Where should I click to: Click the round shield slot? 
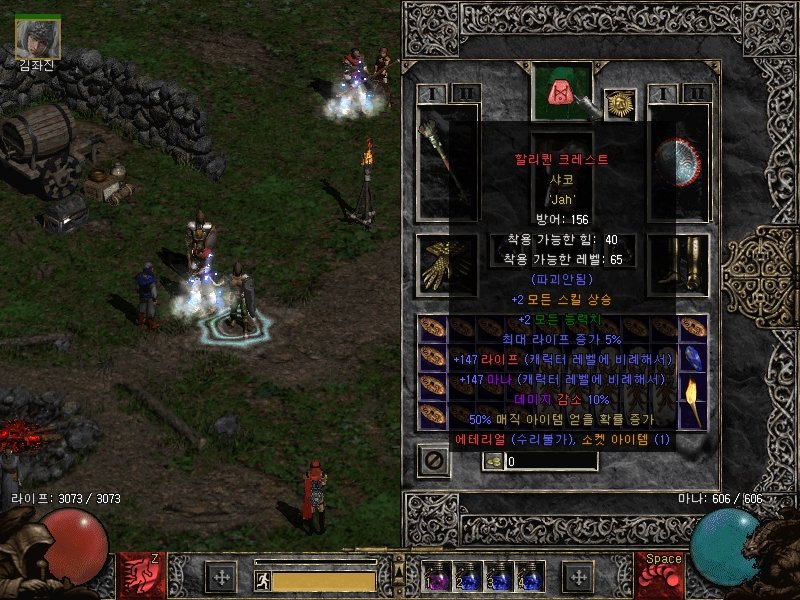pos(679,163)
